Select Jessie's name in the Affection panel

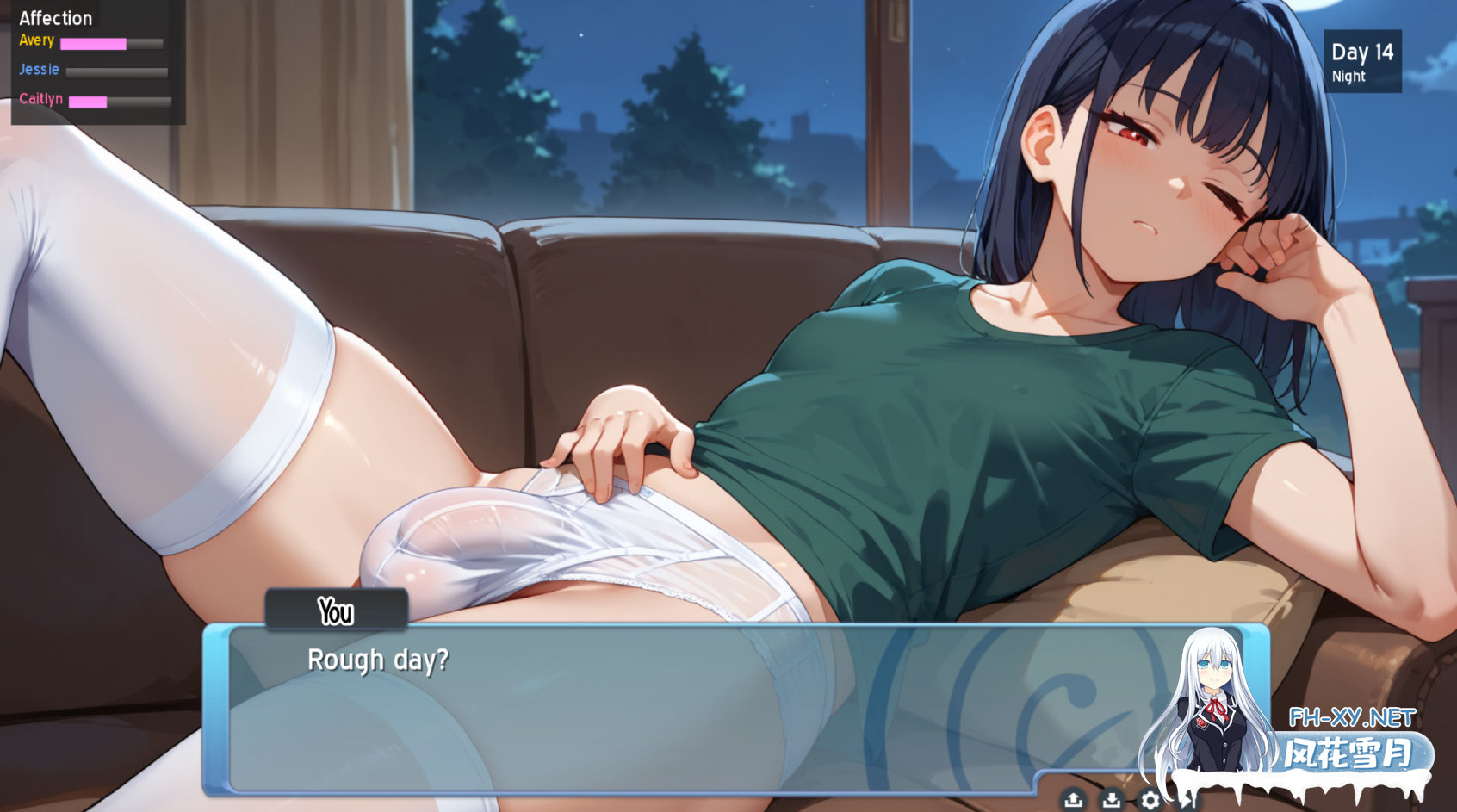(x=38, y=70)
